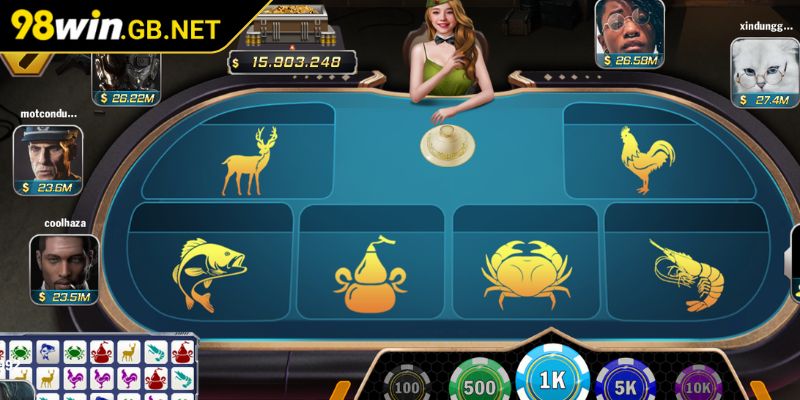Choose the green 500 chip
This screenshot has width=800, height=400.
[478, 383]
